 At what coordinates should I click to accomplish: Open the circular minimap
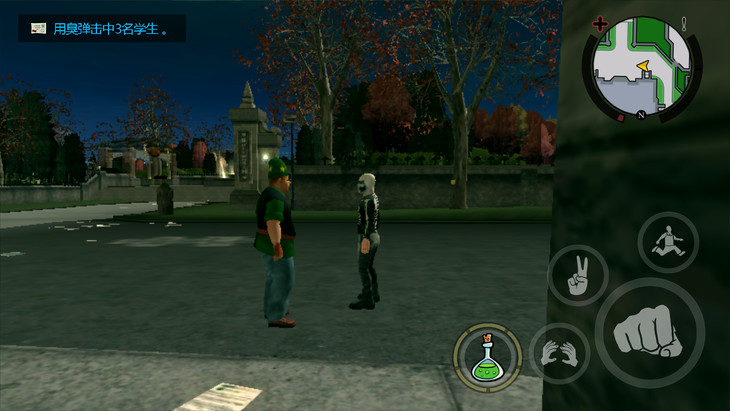[641, 67]
